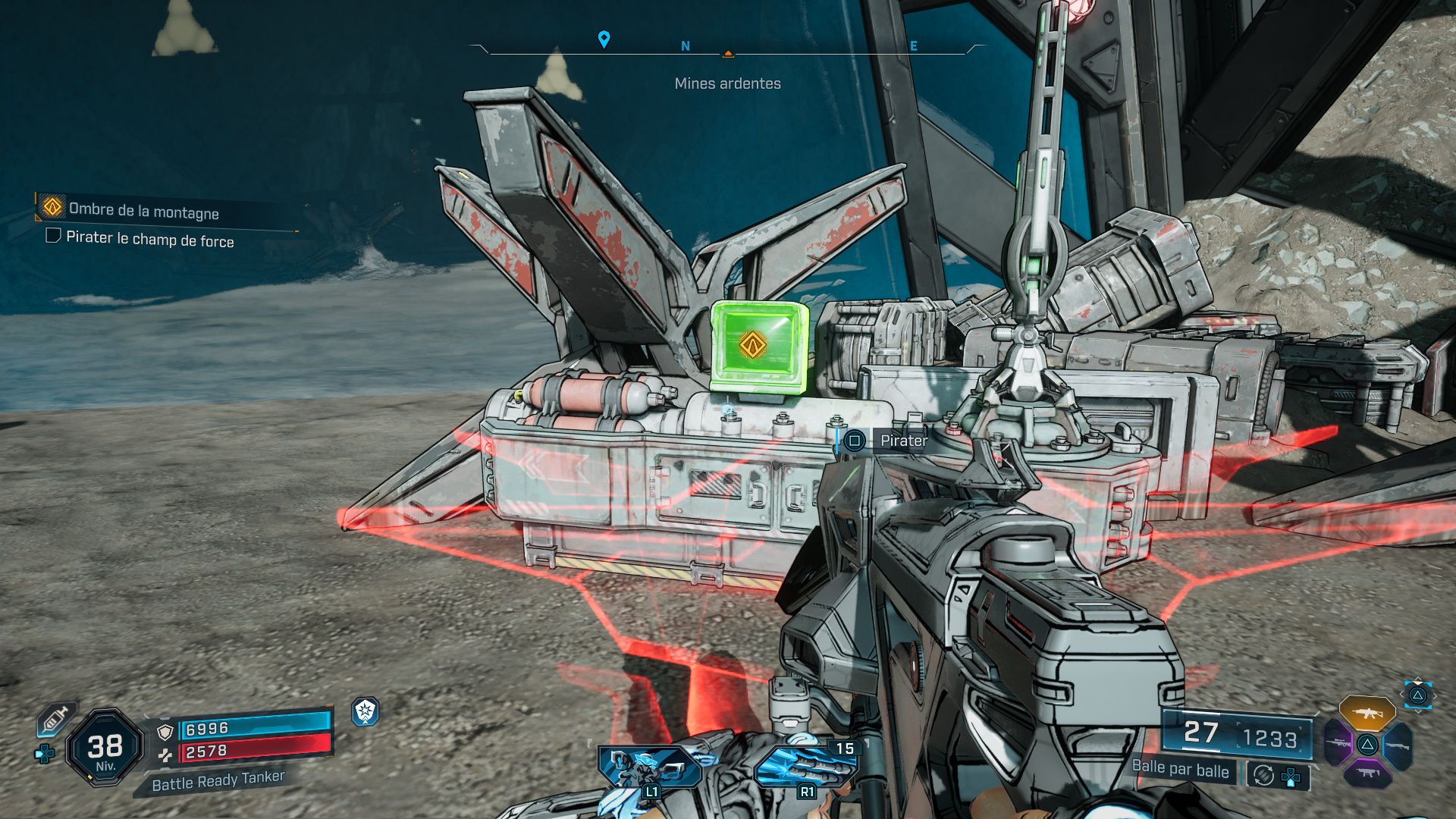Click the green quest objective screen marker
This screenshot has height=819, width=1456.
point(753,345)
